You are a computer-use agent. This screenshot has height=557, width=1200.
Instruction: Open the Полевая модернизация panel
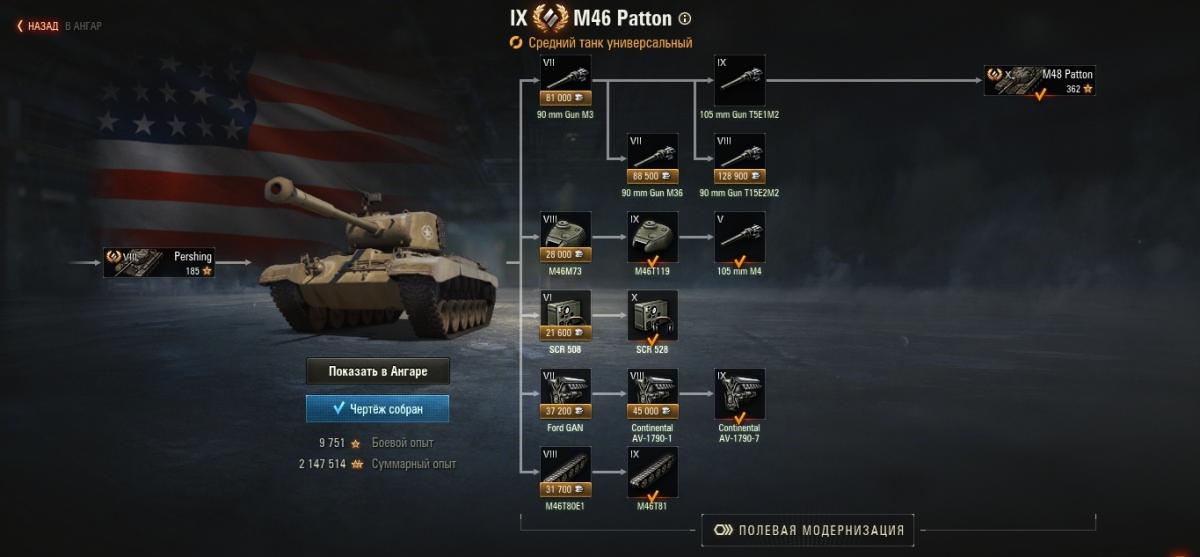coord(808,530)
